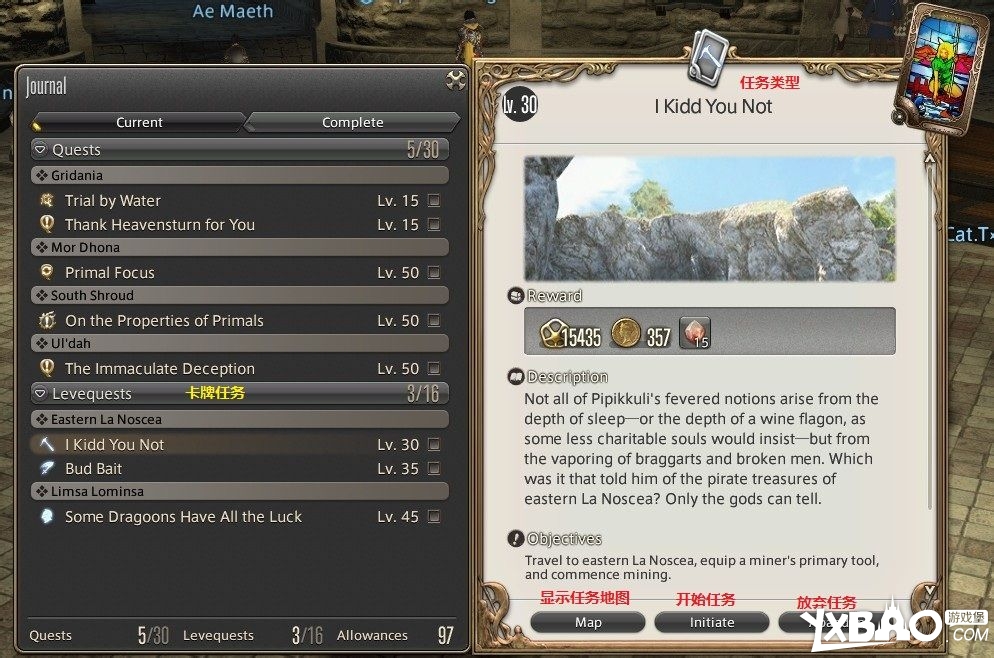Choose the Bud Bait levequest
This screenshot has height=658, width=994.
click(x=94, y=469)
